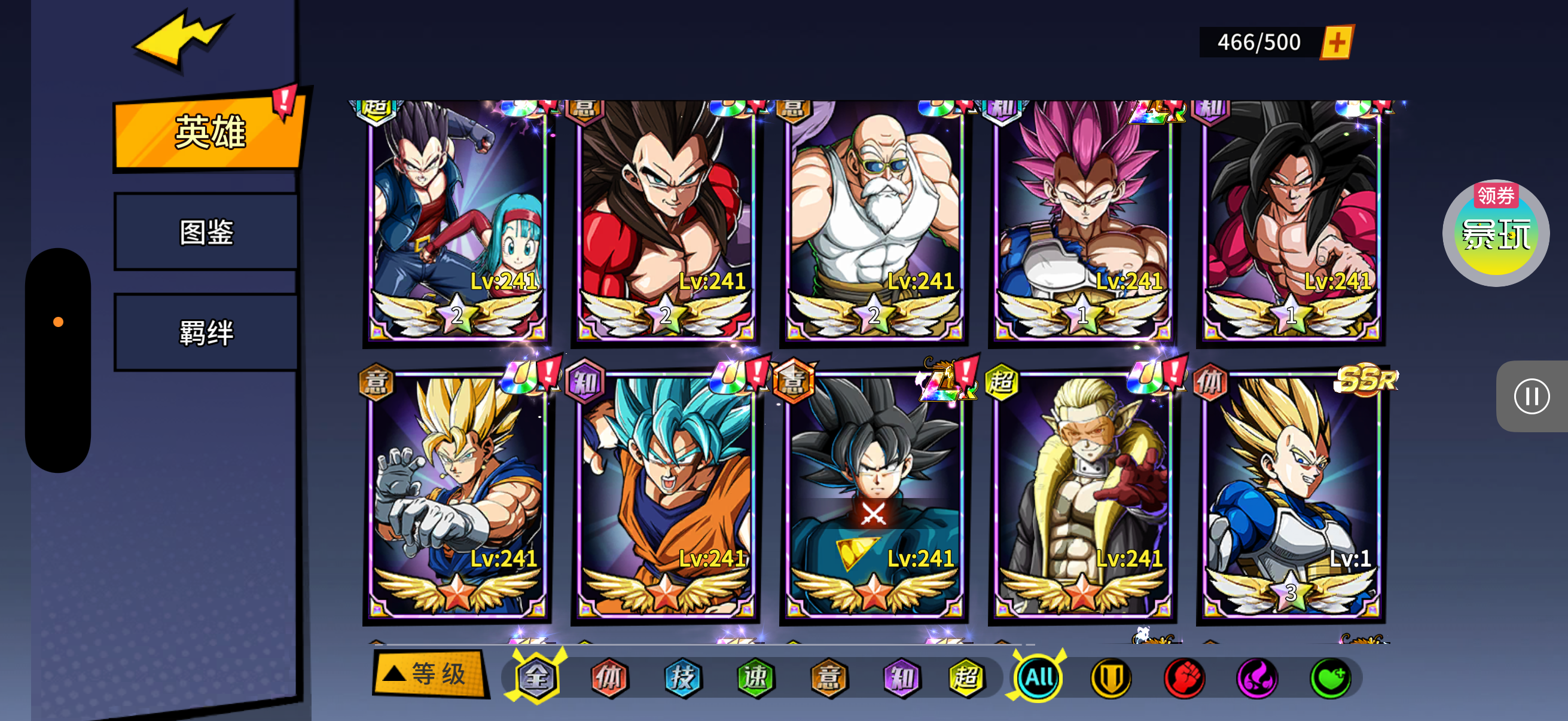Switch to the 英雄 heroes tab
The image size is (1568, 721).
pyautogui.click(x=209, y=132)
